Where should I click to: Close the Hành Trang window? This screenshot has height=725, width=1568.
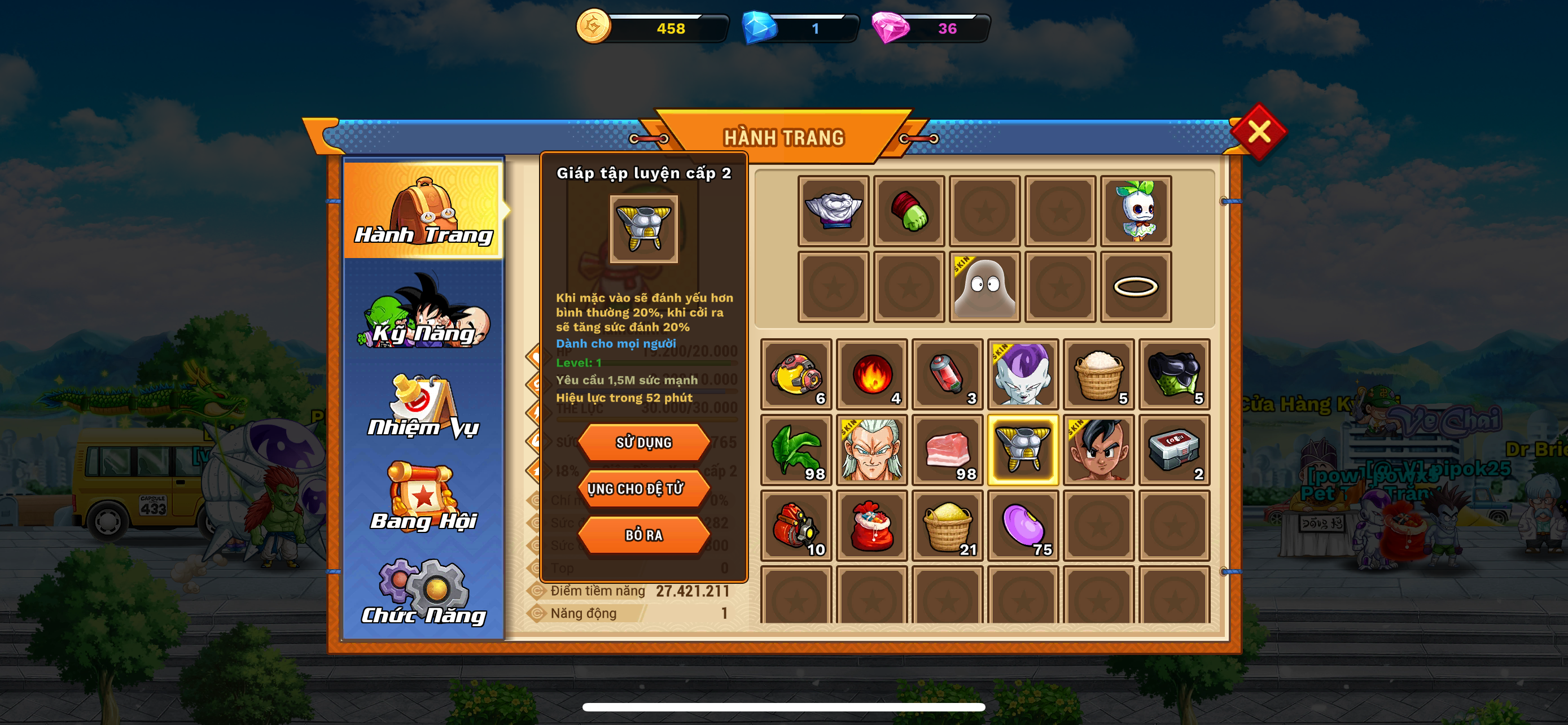click(x=1258, y=132)
